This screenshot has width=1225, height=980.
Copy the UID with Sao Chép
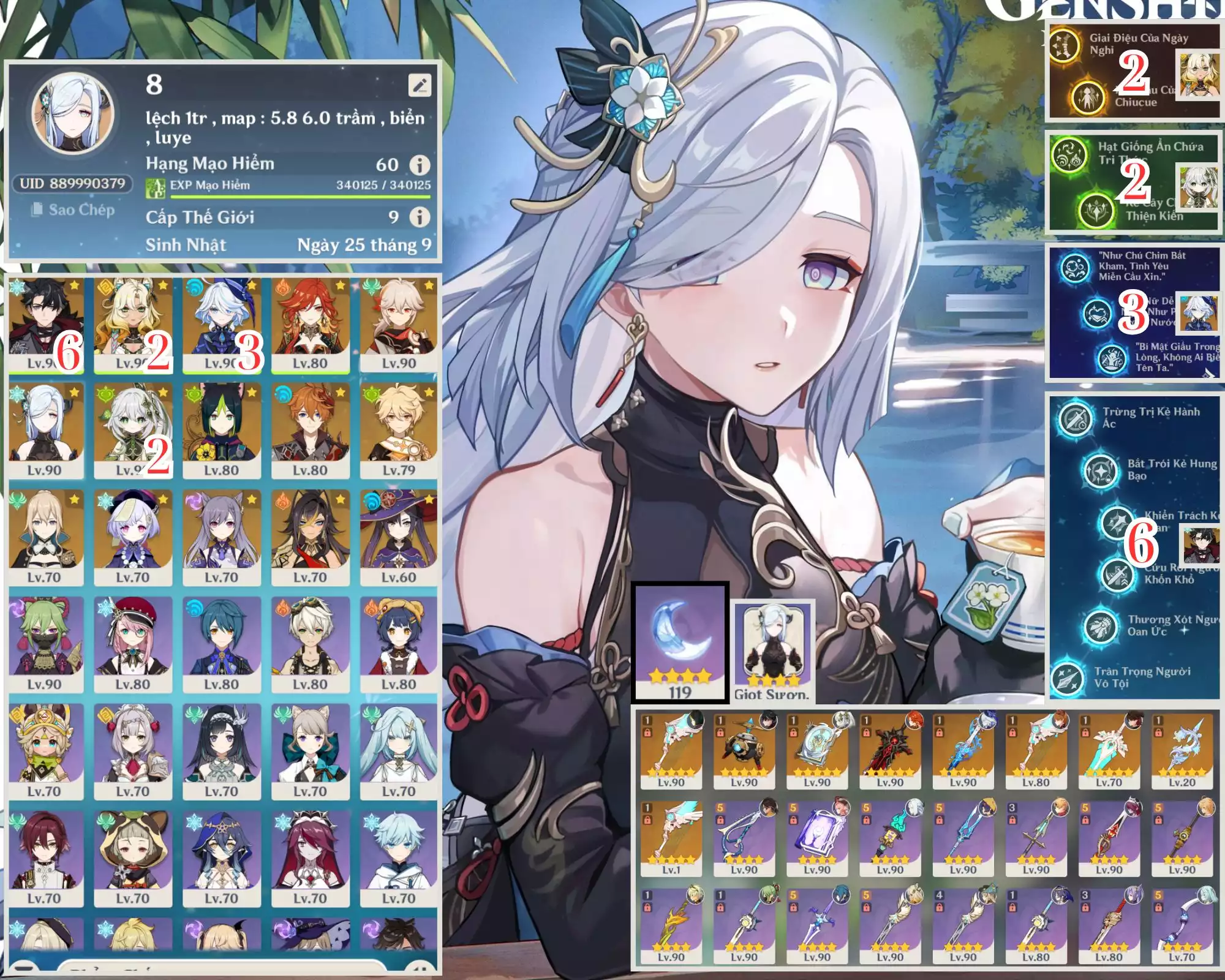pos(73,210)
